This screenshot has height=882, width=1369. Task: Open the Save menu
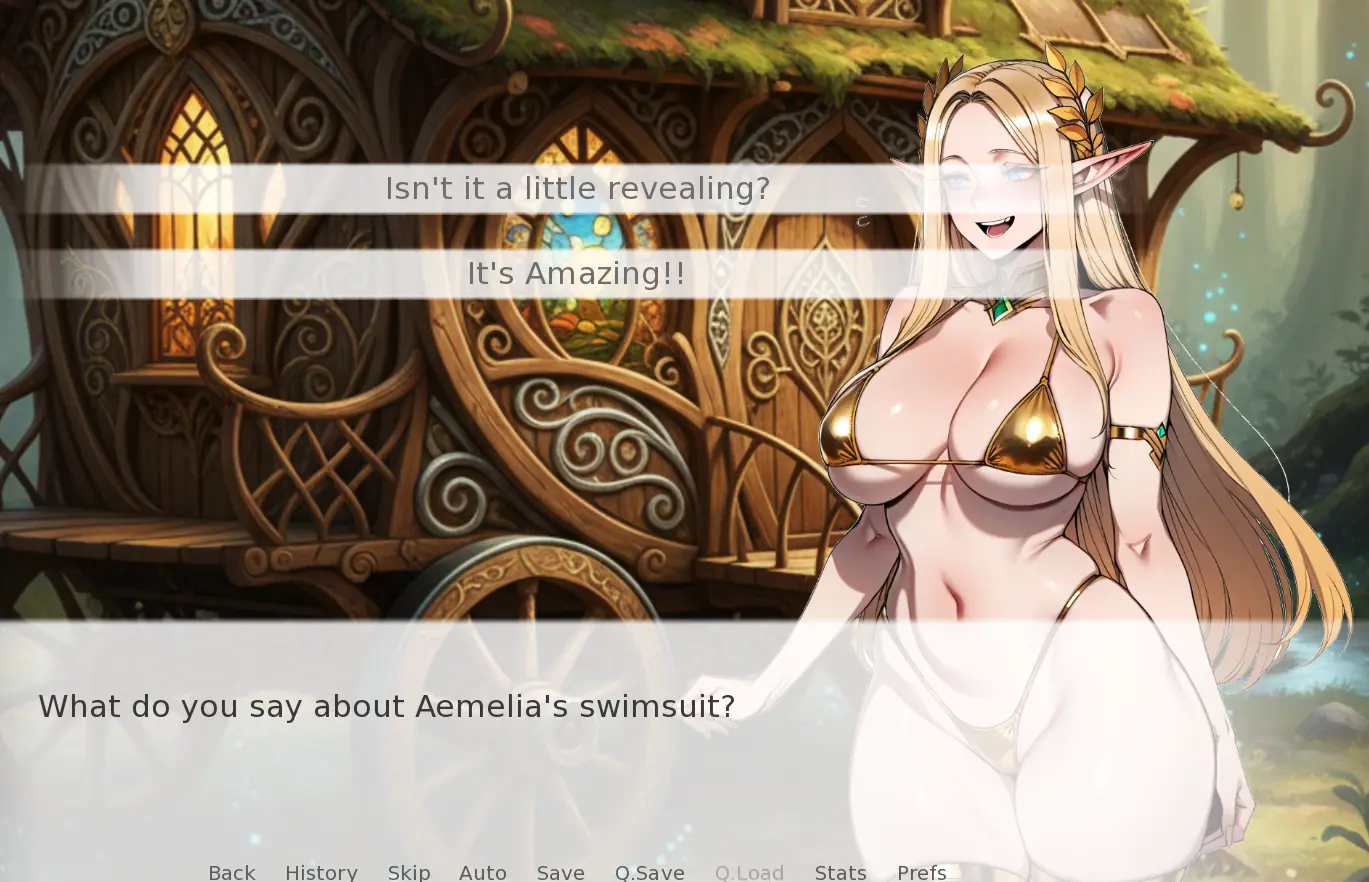(x=561, y=872)
